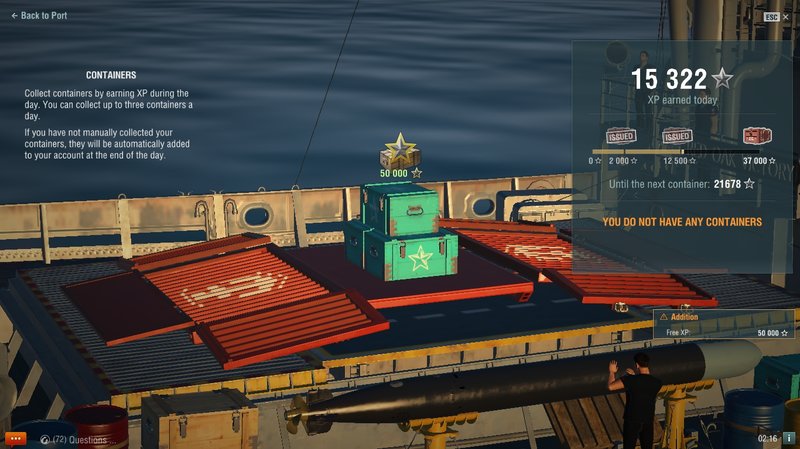Select the red container at 37 000 XP
The width and height of the screenshot is (800, 449).
(756, 136)
